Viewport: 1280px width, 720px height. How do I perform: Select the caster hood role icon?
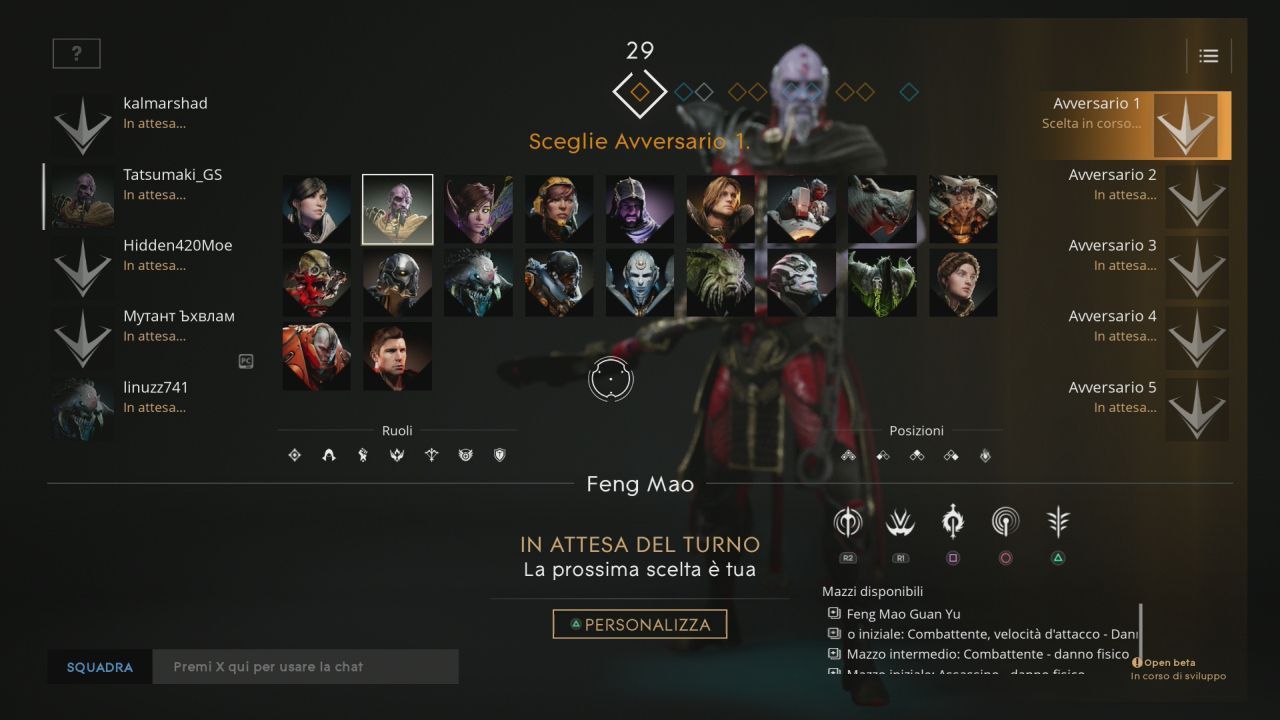(327, 455)
